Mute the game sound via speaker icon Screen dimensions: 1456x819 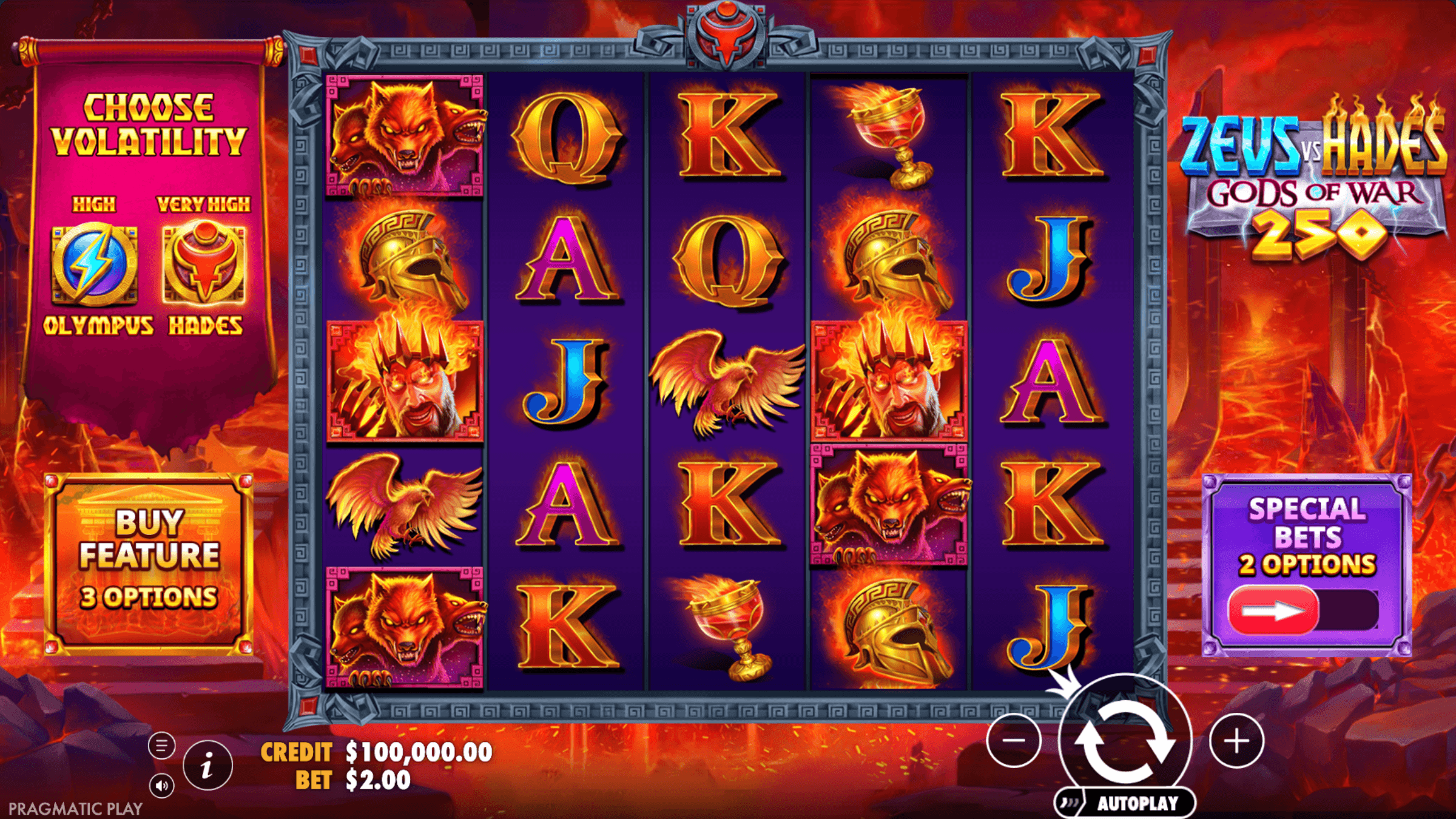pyautogui.click(x=161, y=786)
